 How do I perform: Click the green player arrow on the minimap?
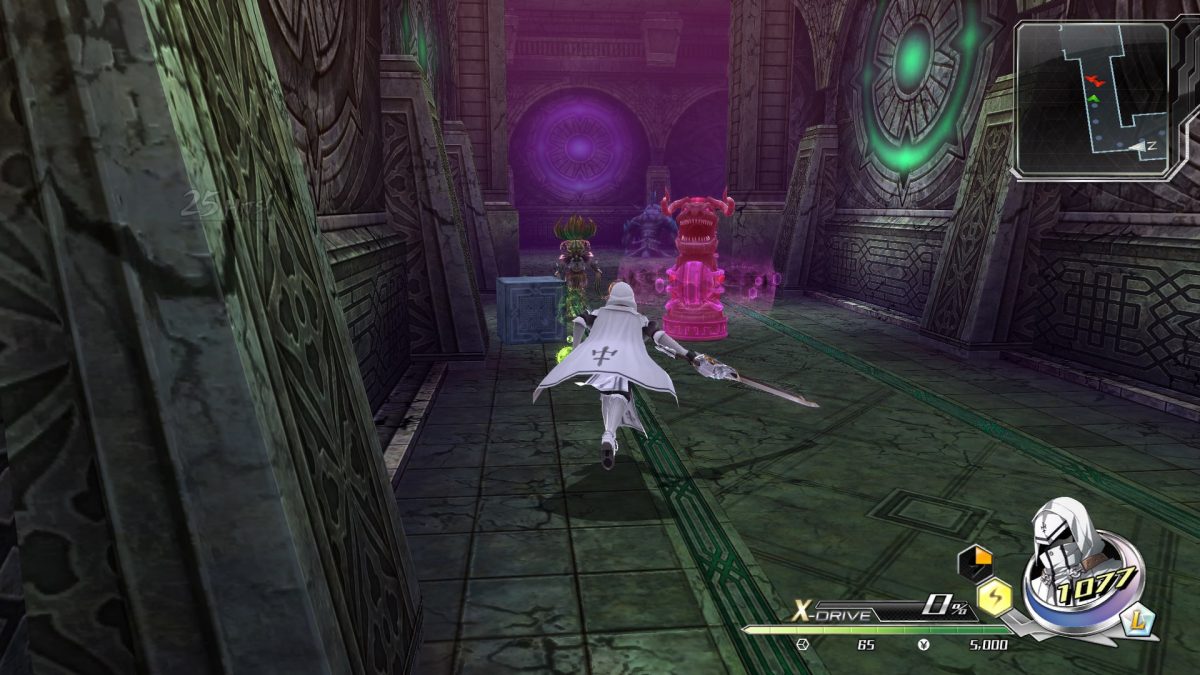pyautogui.click(x=1094, y=99)
